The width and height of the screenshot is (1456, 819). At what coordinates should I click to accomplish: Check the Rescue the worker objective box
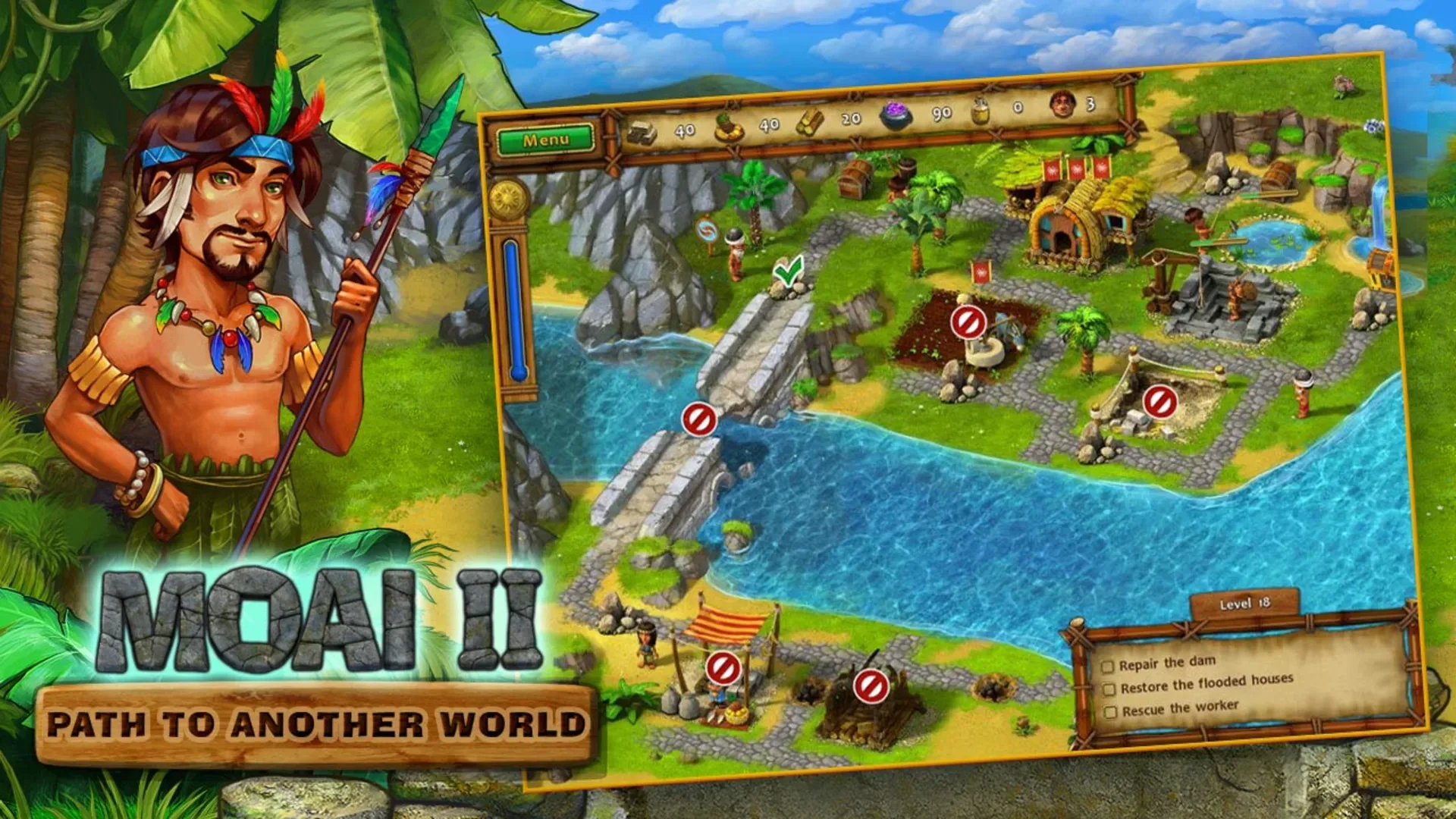(x=1109, y=711)
